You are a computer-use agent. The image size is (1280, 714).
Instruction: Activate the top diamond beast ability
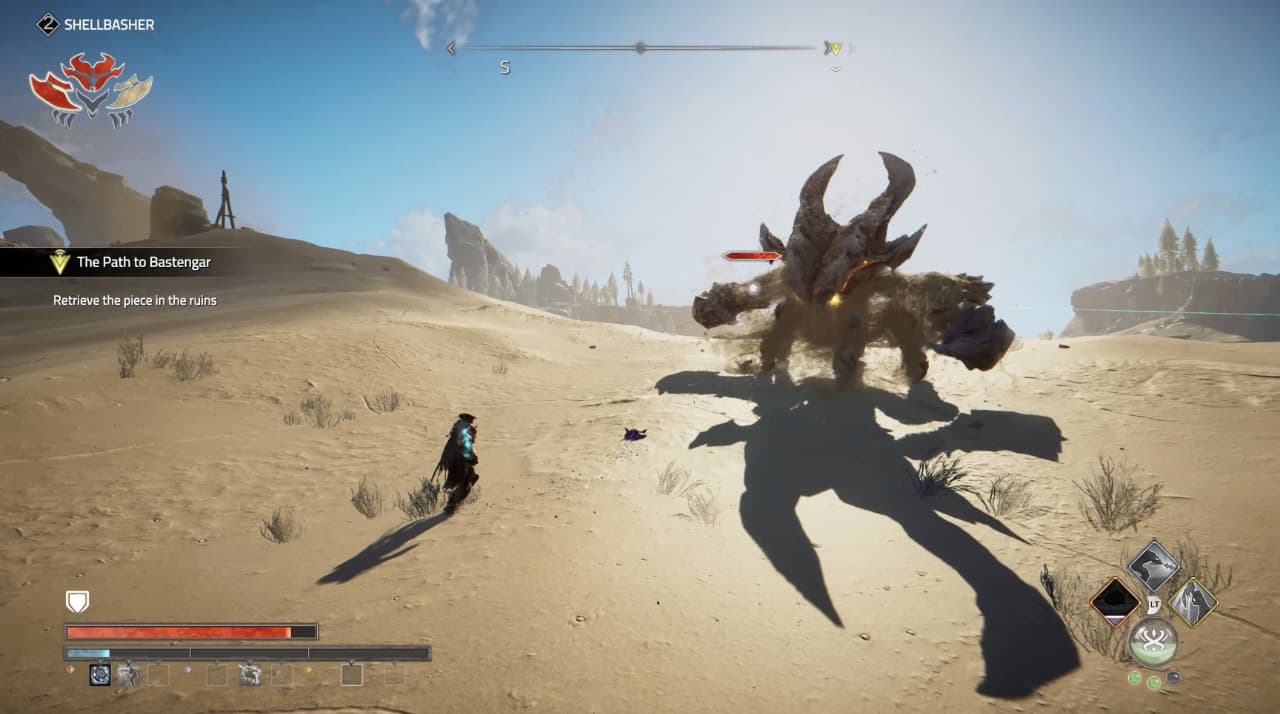point(1153,565)
